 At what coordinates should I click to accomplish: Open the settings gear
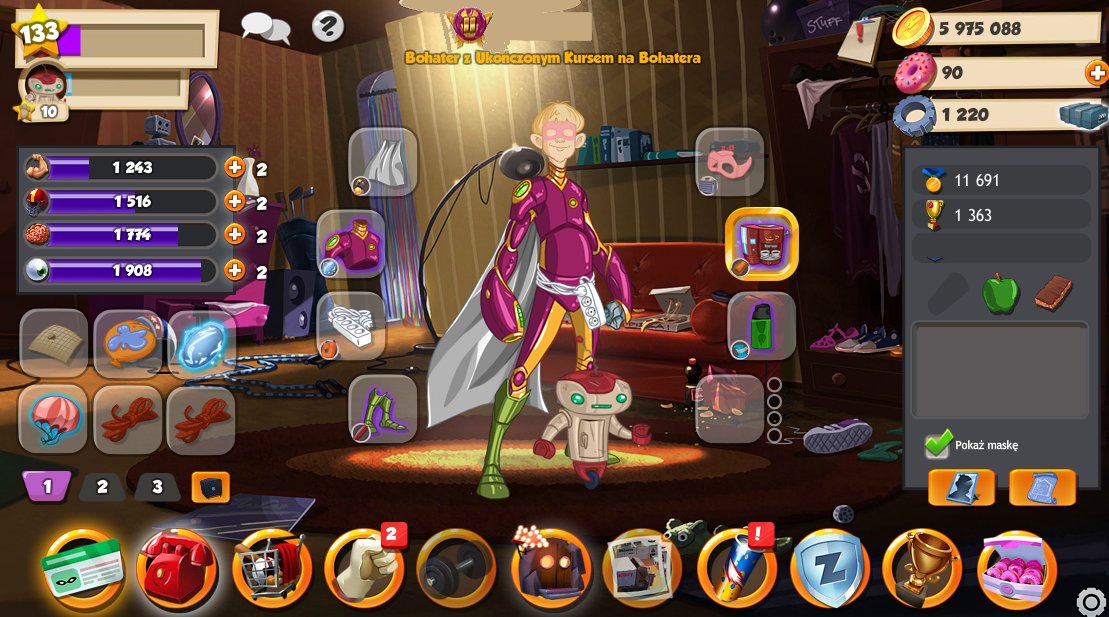click(x=1091, y=602)
